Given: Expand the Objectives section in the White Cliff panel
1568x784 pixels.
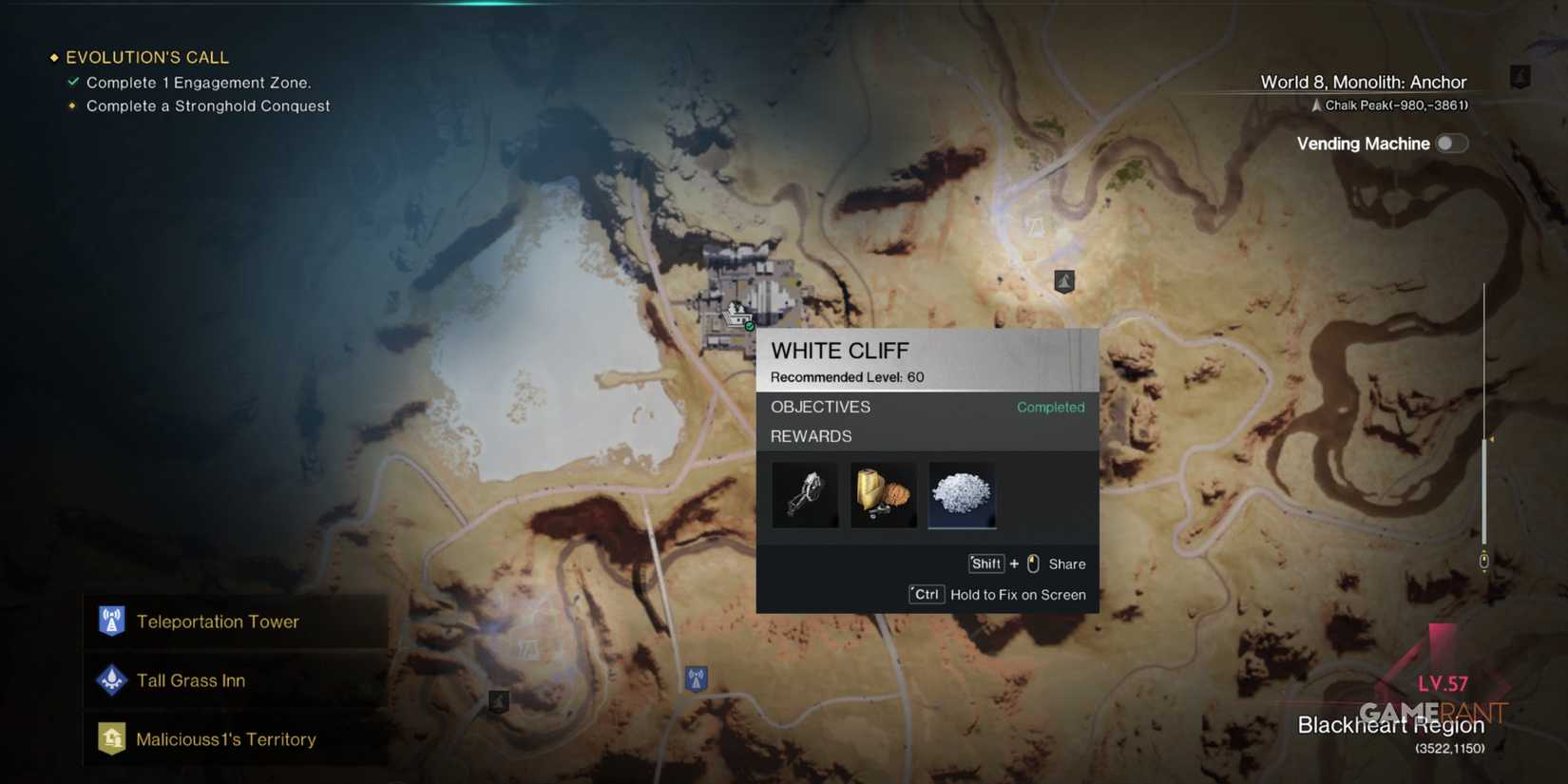Looking at the screenshot, I should 820,407.
